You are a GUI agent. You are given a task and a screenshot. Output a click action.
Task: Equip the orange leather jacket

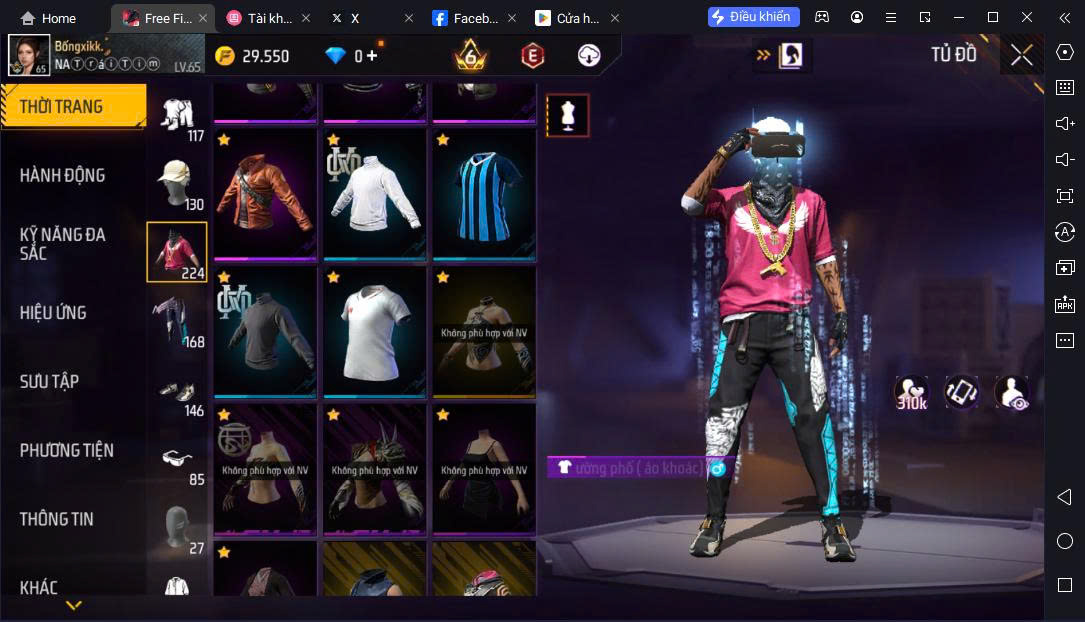tap(265, 195)
